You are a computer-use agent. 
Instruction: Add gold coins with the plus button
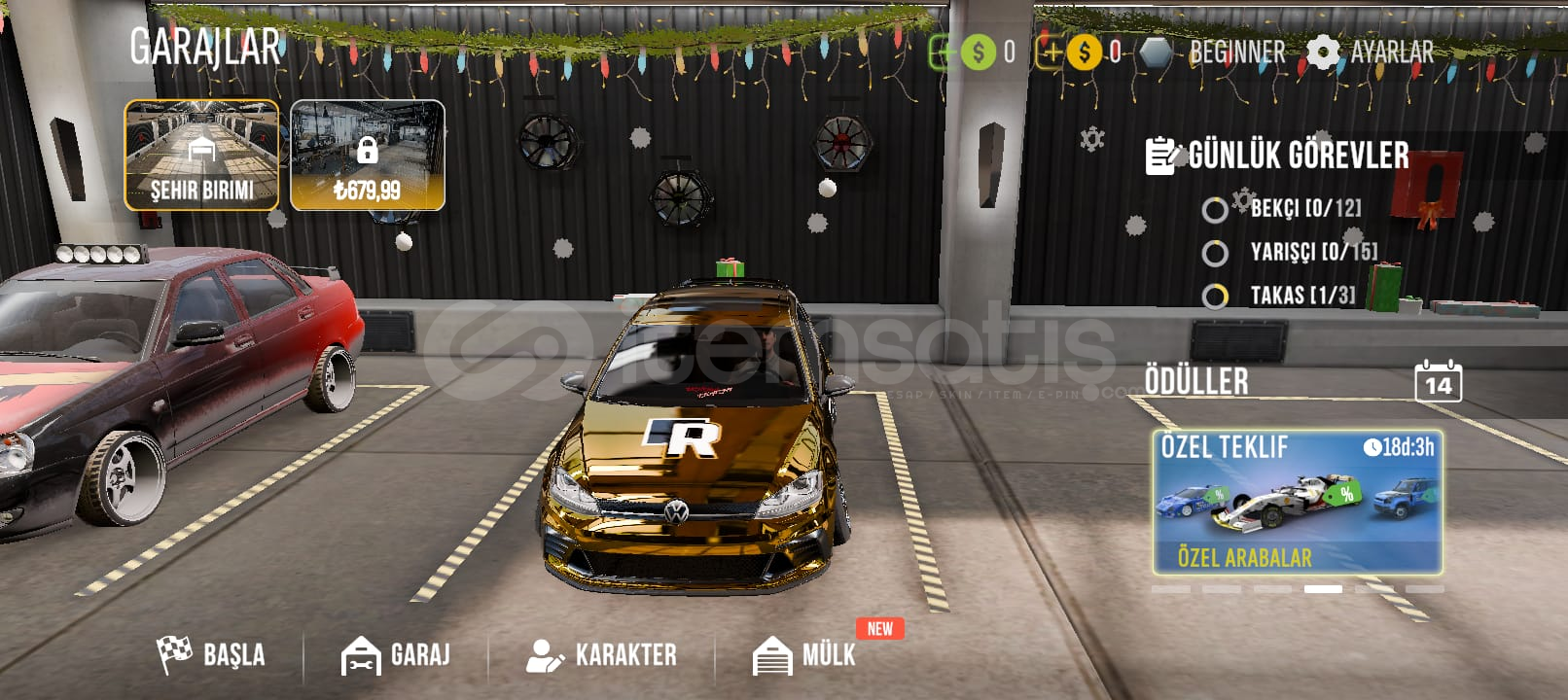click(1051, 52)
